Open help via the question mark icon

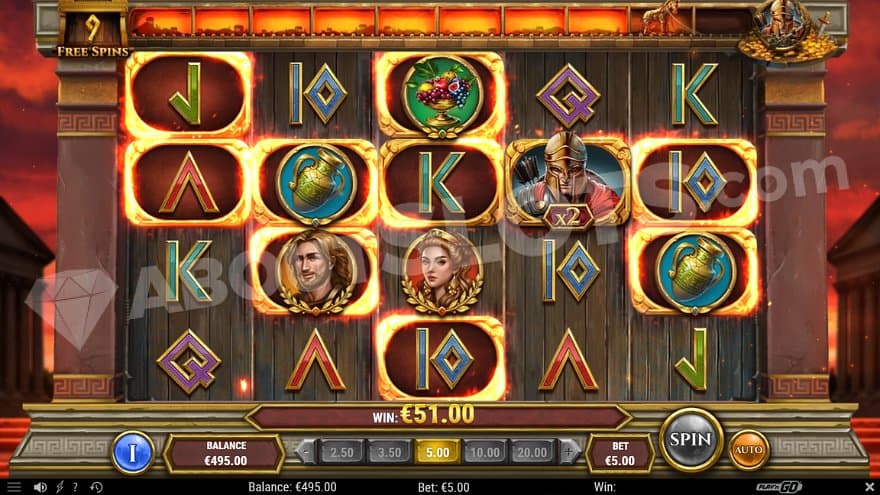[x=74, y=487]
